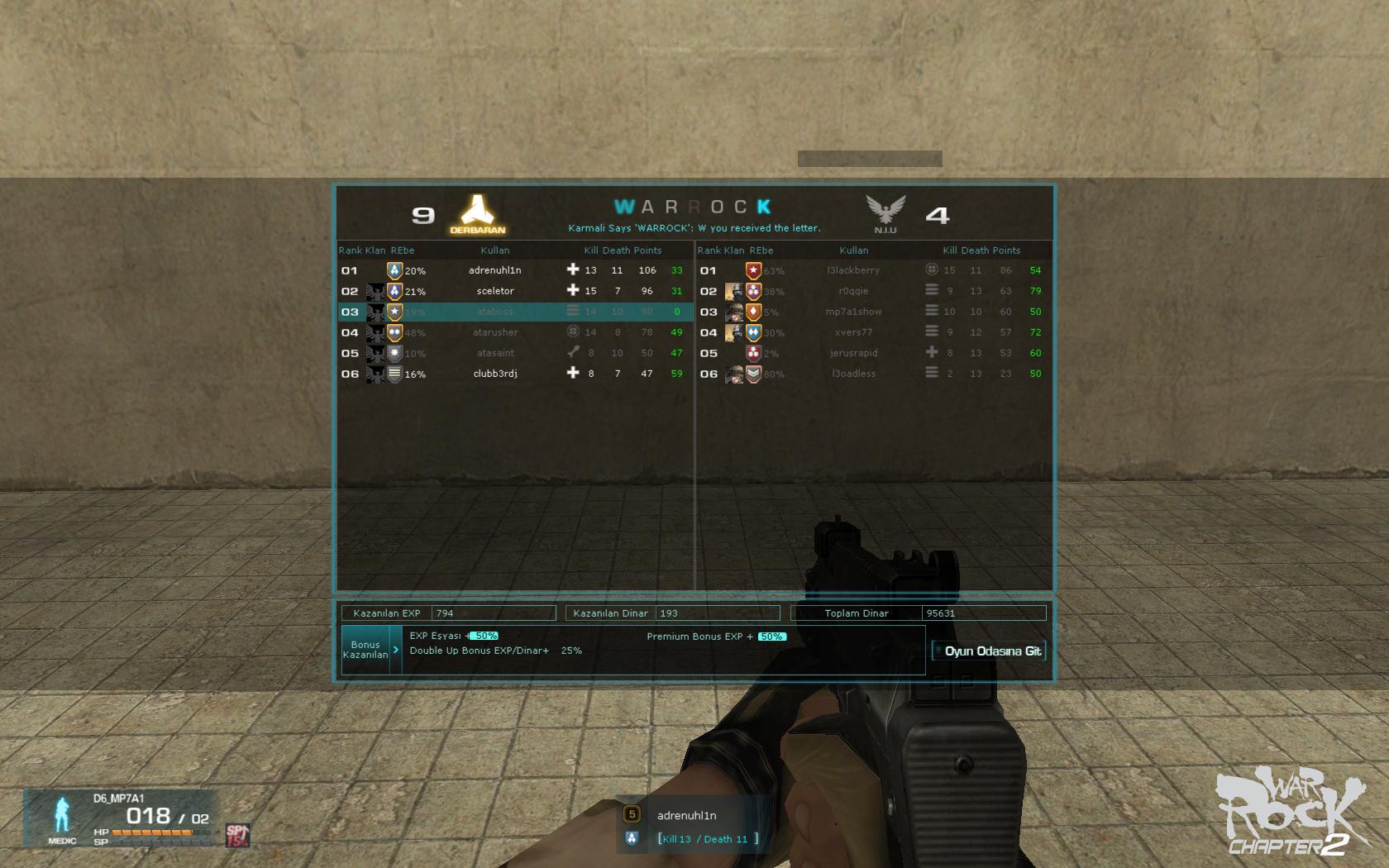Viewport: 1389px width, 868px height.
Task: Select jerusrapid's scoreboard row
Action: [x=853, y=353]
